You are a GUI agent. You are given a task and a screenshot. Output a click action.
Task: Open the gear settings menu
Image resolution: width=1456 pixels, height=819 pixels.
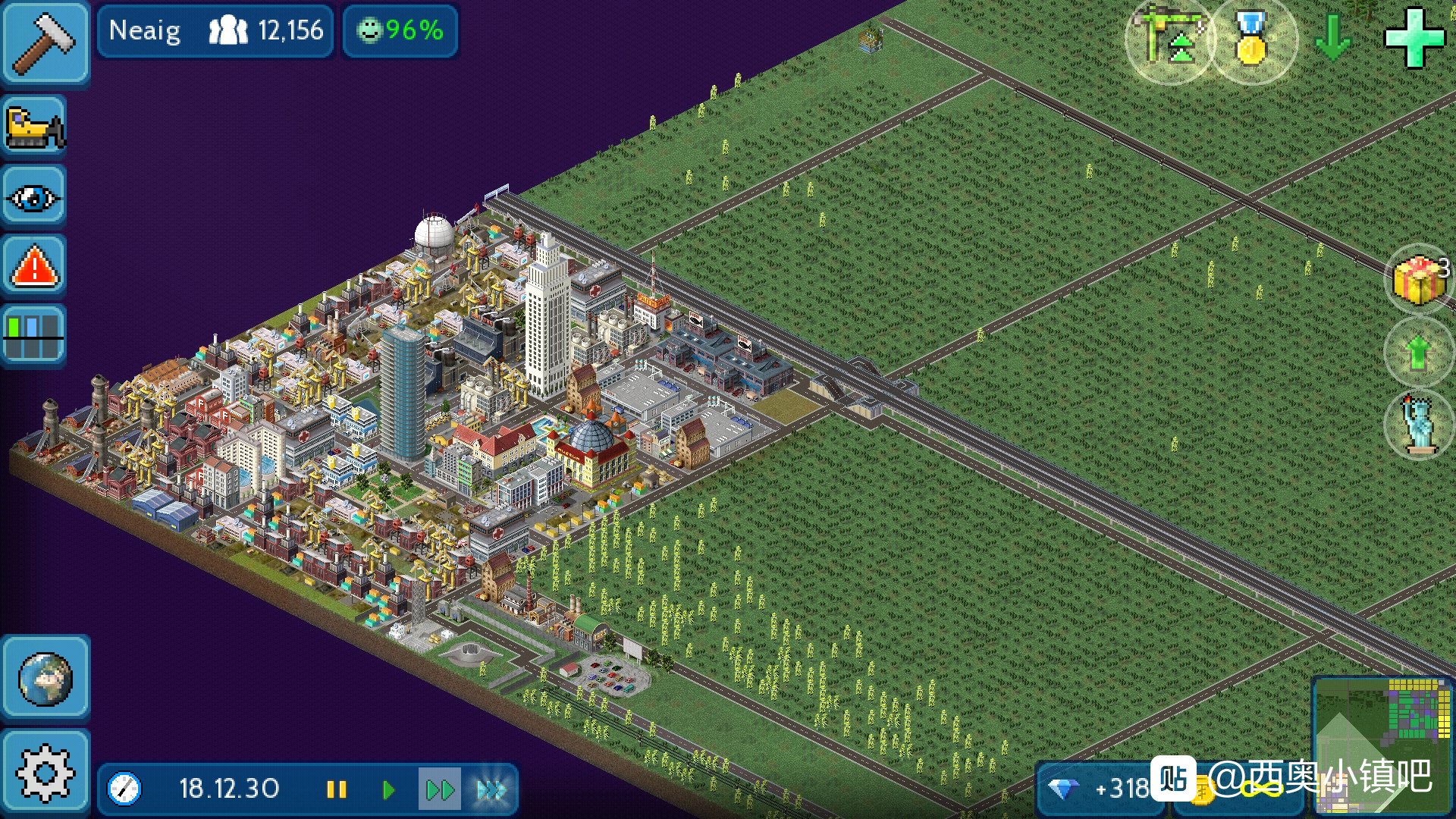(45, 773)
